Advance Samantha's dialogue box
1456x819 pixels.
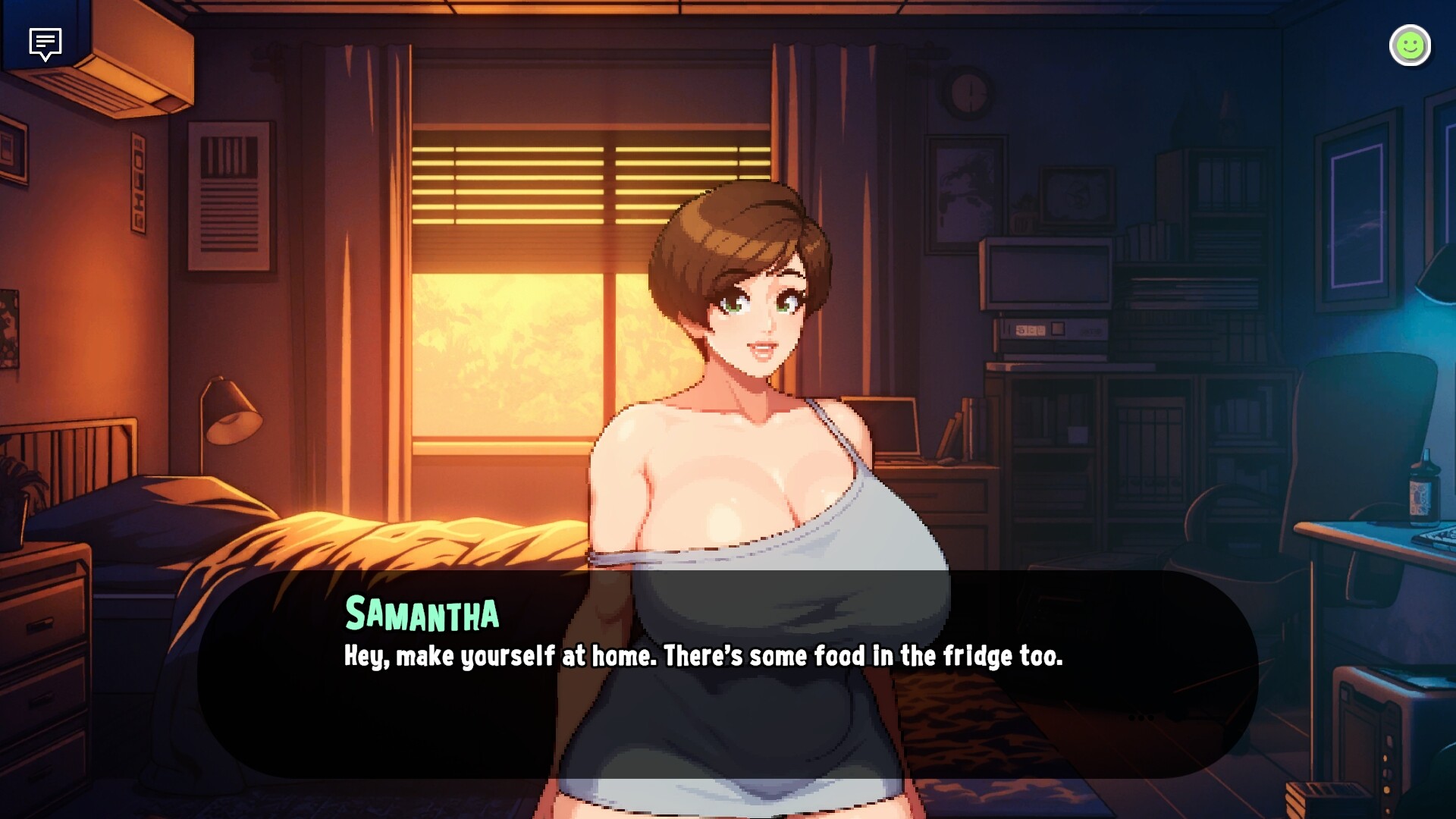[x=728, y=673]
